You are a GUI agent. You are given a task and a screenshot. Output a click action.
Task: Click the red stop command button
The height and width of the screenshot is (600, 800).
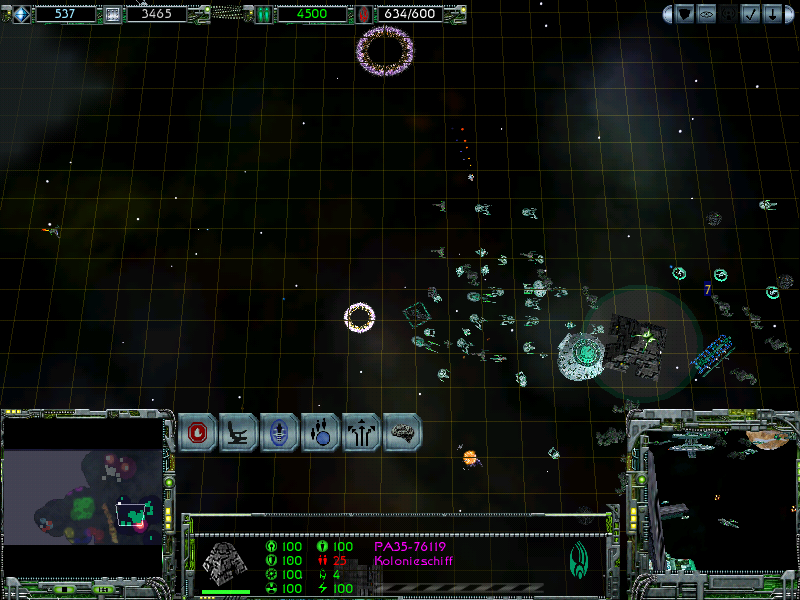click(x=198, y=432)
